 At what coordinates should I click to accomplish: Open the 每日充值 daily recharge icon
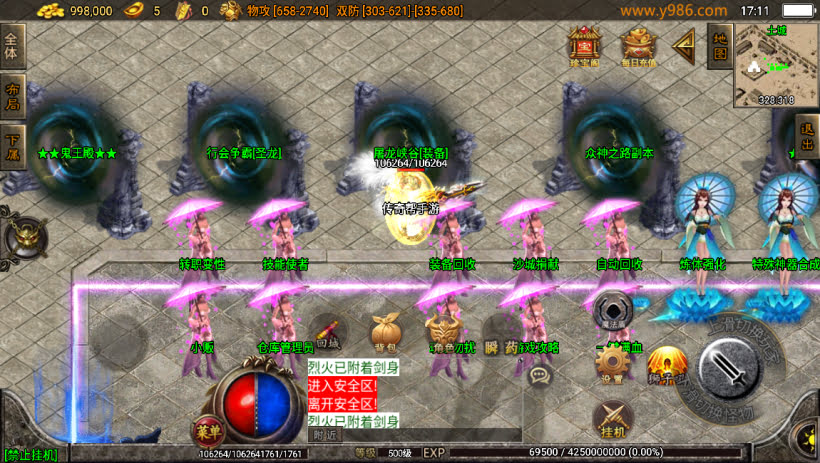point(638,46)
